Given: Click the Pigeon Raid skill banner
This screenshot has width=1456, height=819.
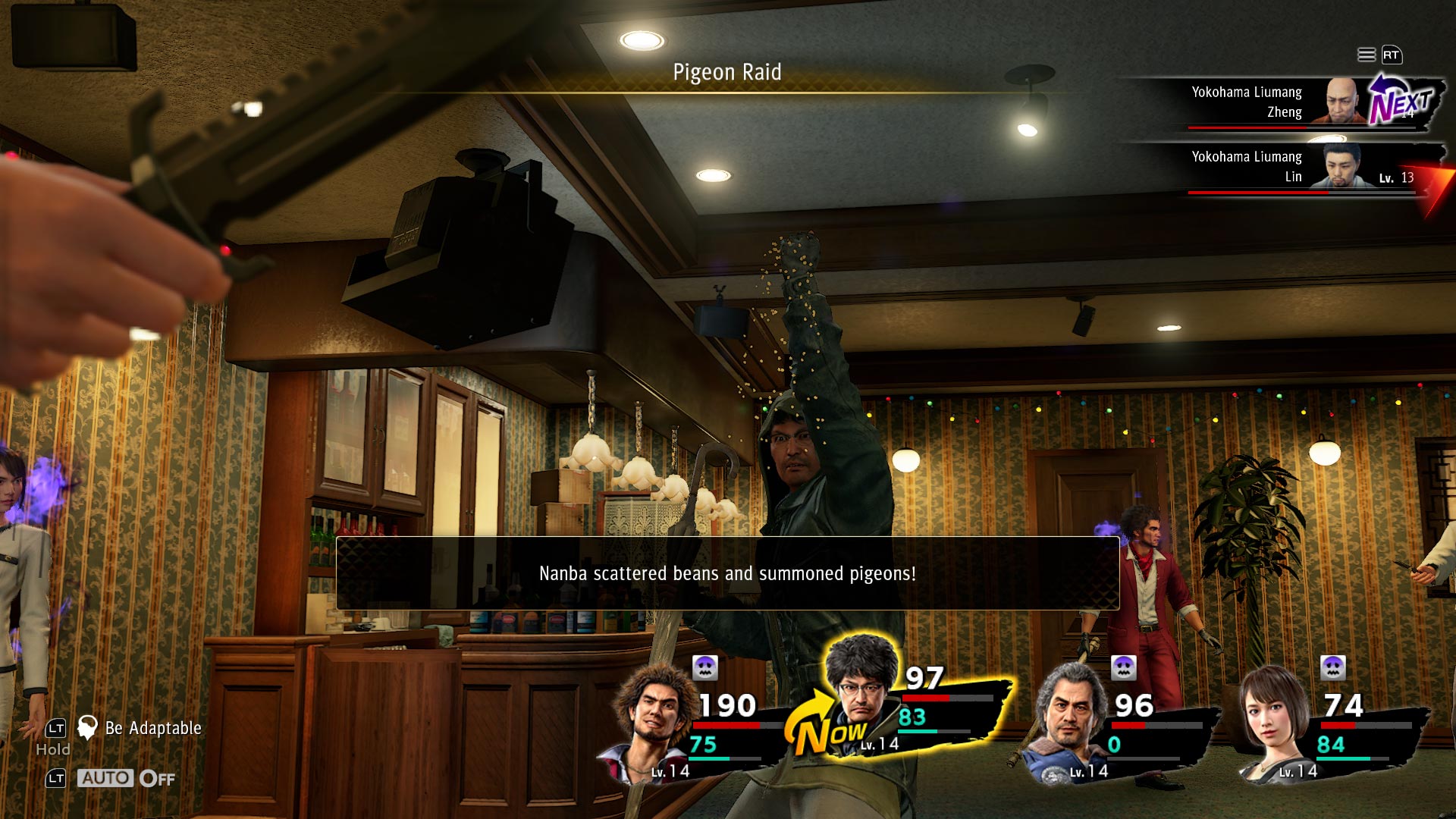Looking at the screenshot, I should point(726,73).
